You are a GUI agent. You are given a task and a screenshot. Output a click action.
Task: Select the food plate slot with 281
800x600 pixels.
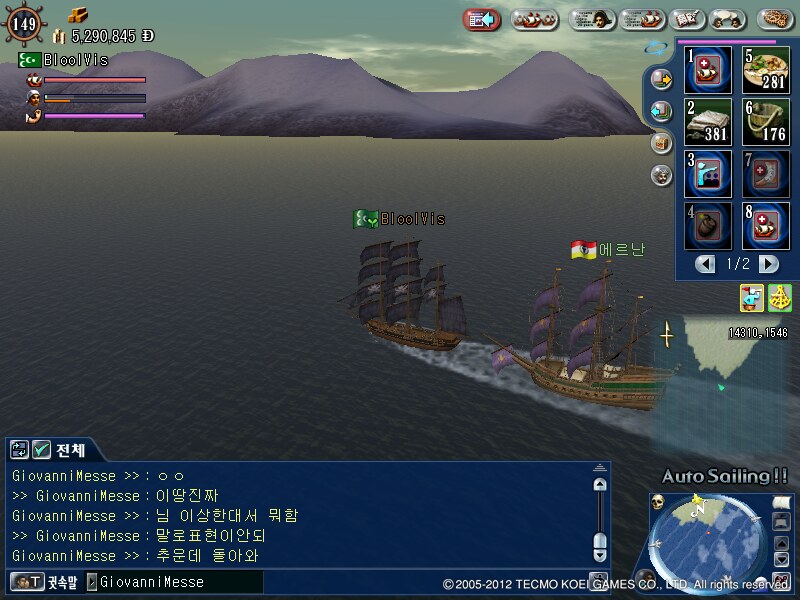(x=766, y=69)
